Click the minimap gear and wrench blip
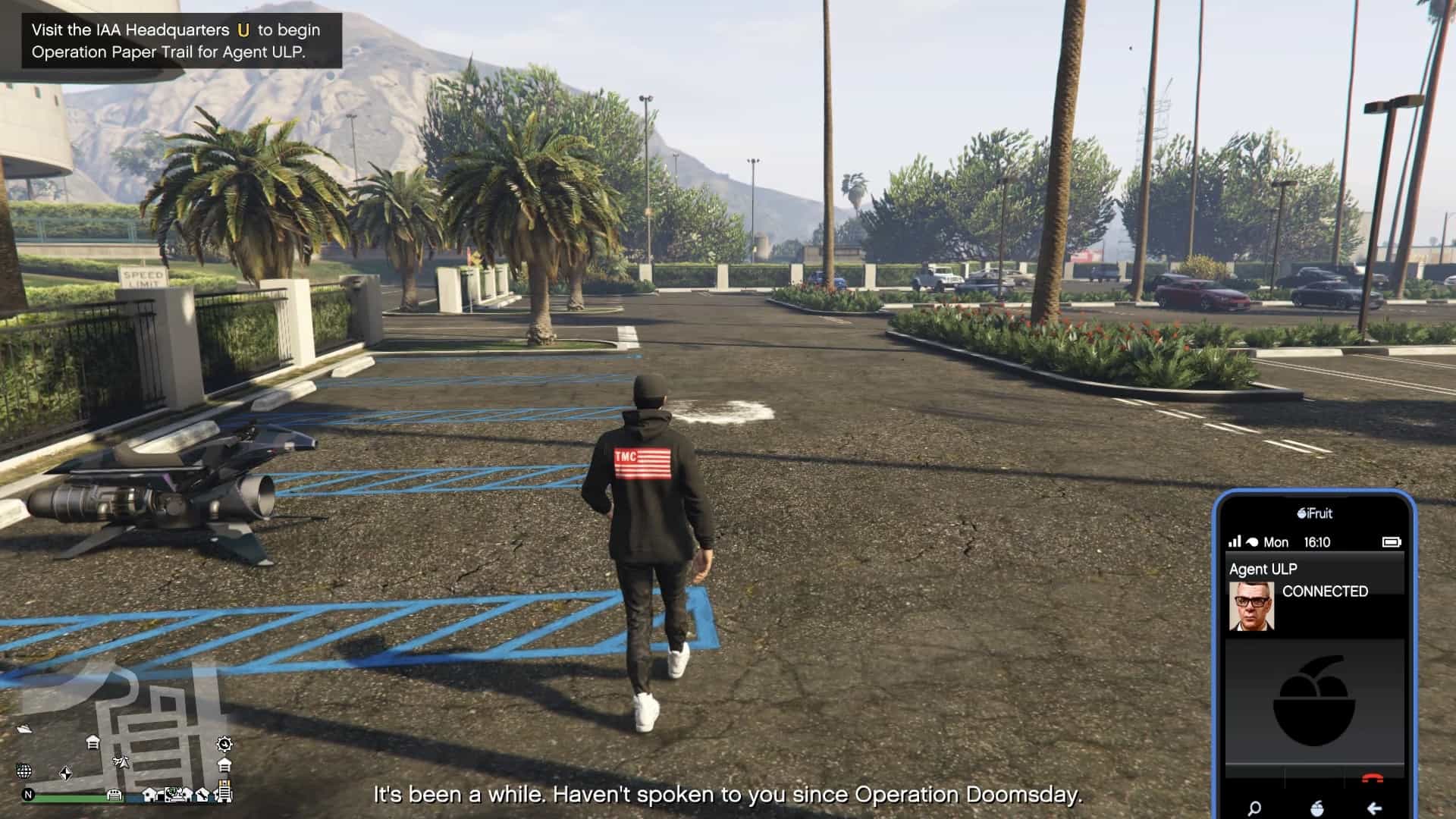1456x819 pixels. 224,743
